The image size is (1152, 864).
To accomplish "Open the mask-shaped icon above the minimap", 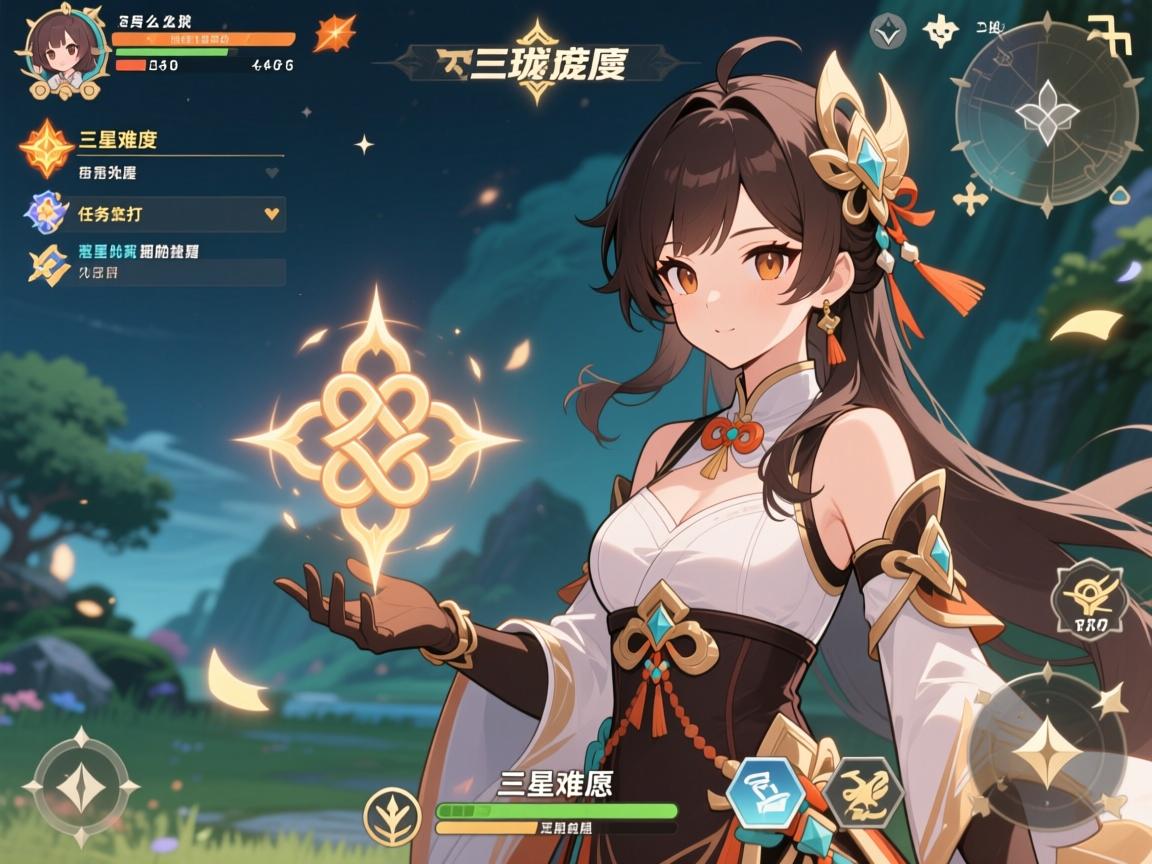I will pyautogui.click(x=940, y=33).
